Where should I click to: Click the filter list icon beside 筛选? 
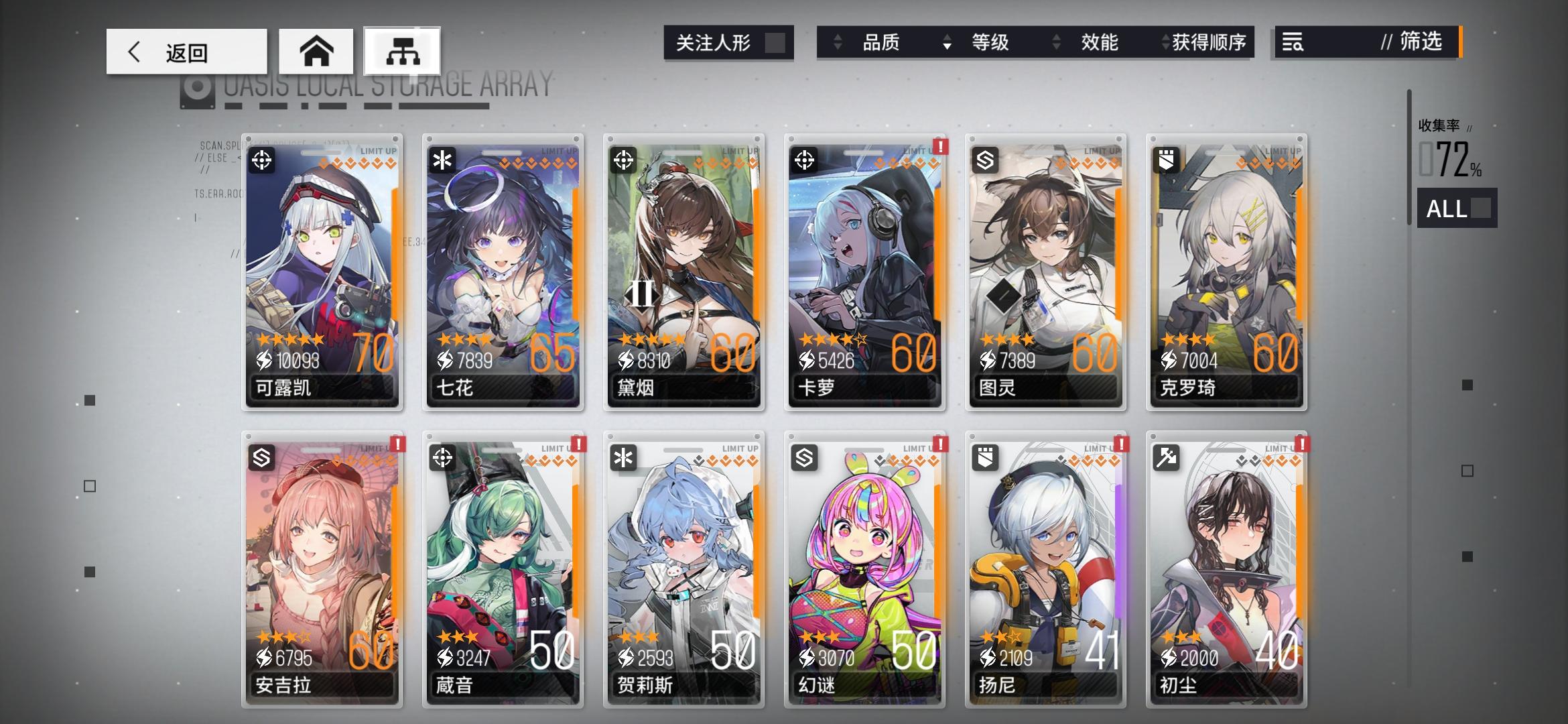1293,43
